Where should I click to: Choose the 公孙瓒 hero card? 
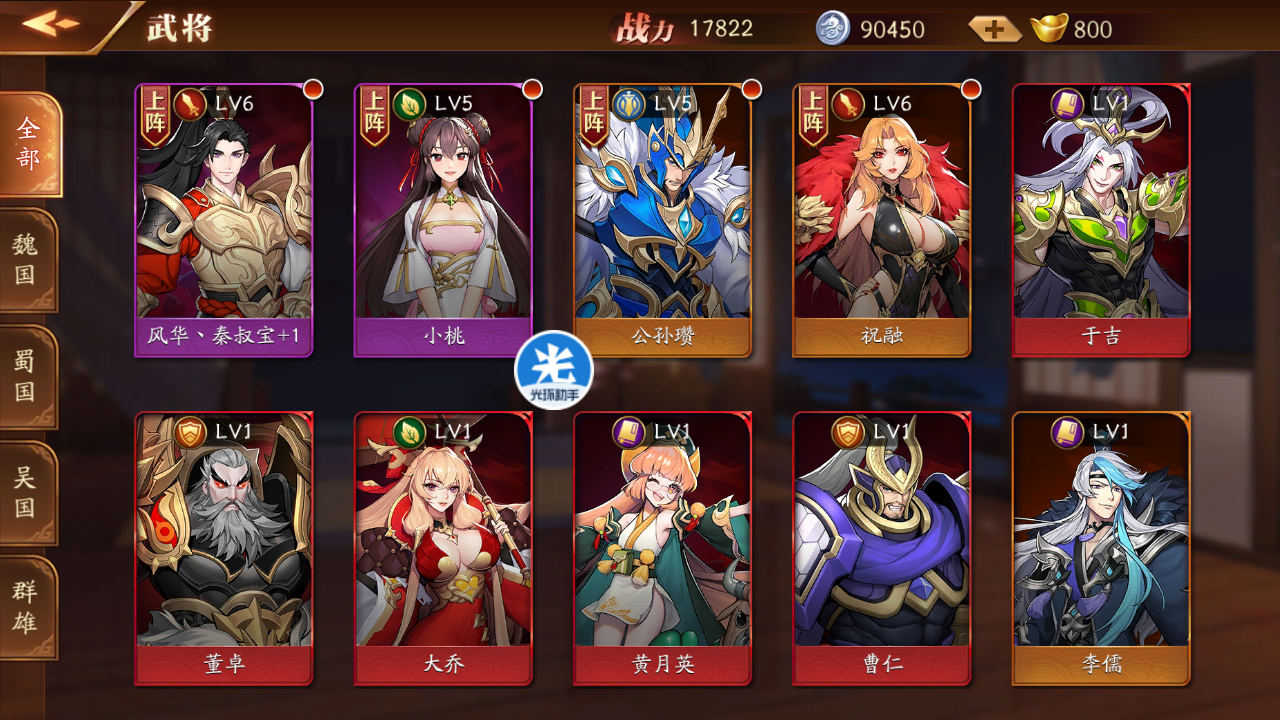(x=662, y=220)
